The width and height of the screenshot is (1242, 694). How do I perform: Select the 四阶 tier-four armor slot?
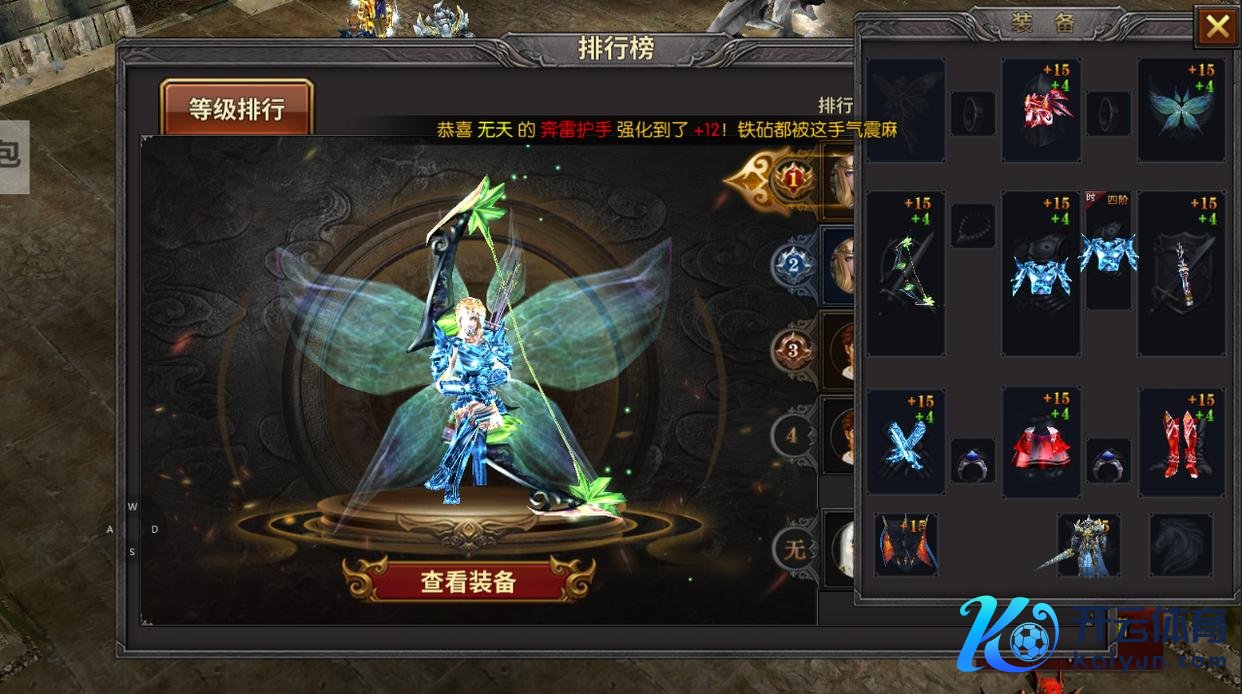tap(1108, 250)
